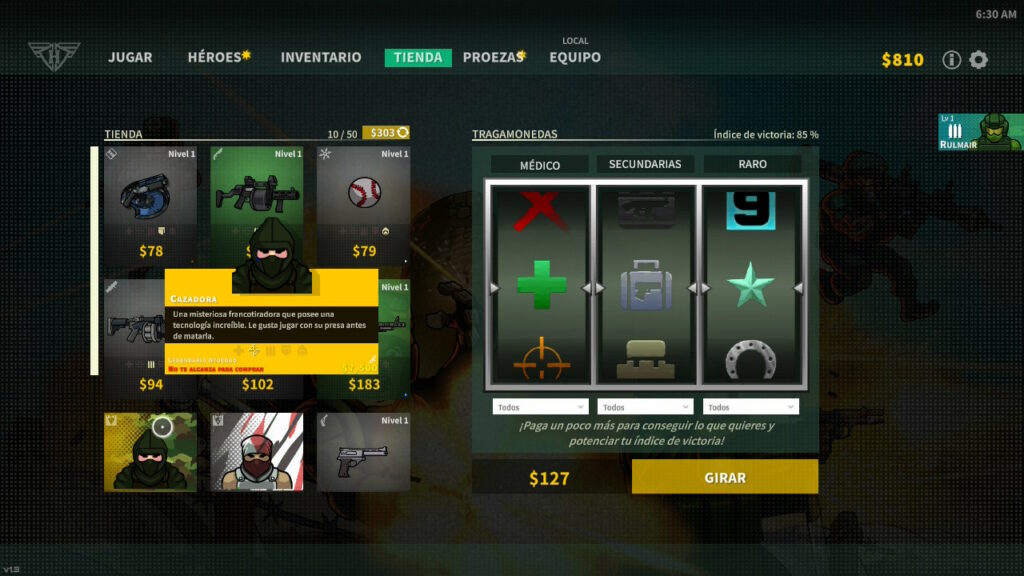The image size is (1024, 576).
Task: Switch to the Equipo tab
Action: (575, 58)
